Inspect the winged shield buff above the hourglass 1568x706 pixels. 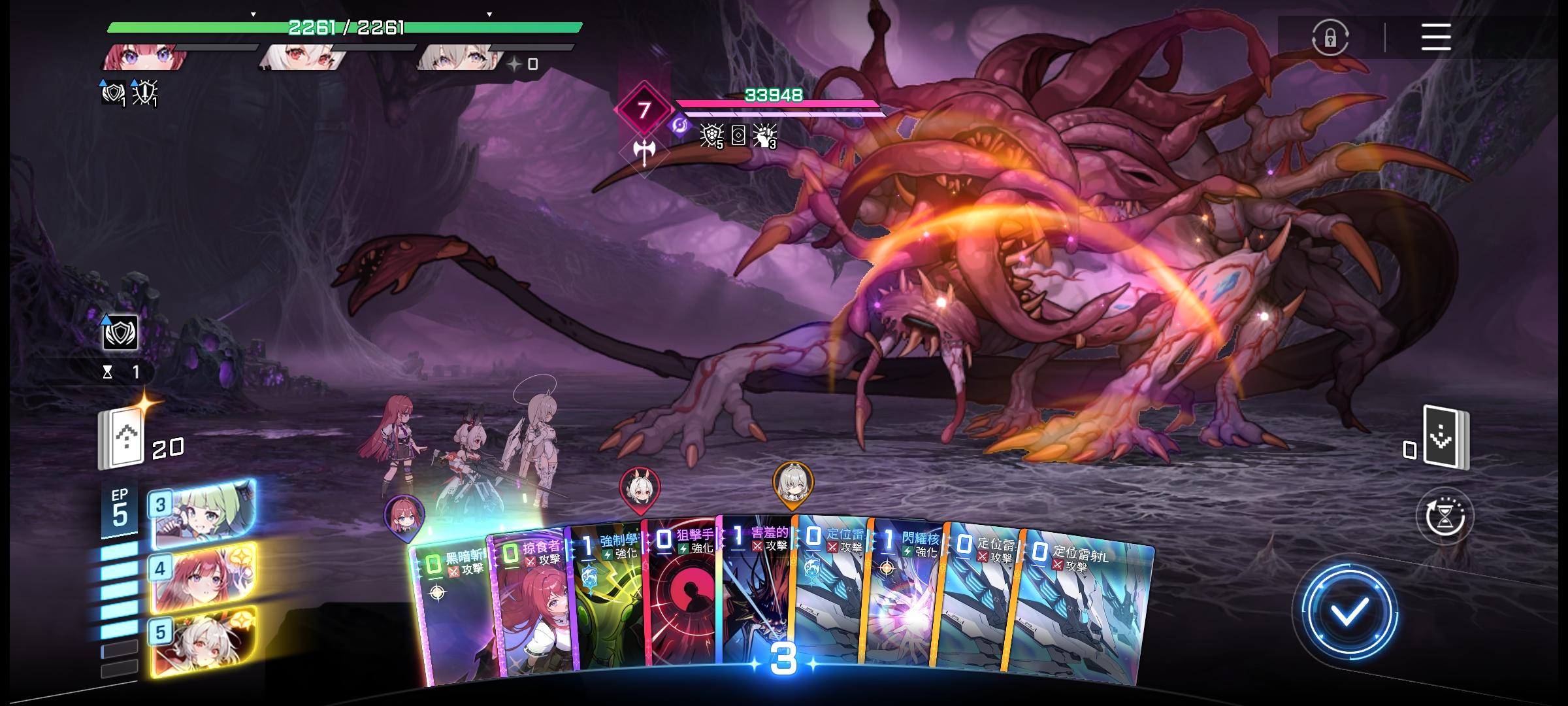(120, 333)
